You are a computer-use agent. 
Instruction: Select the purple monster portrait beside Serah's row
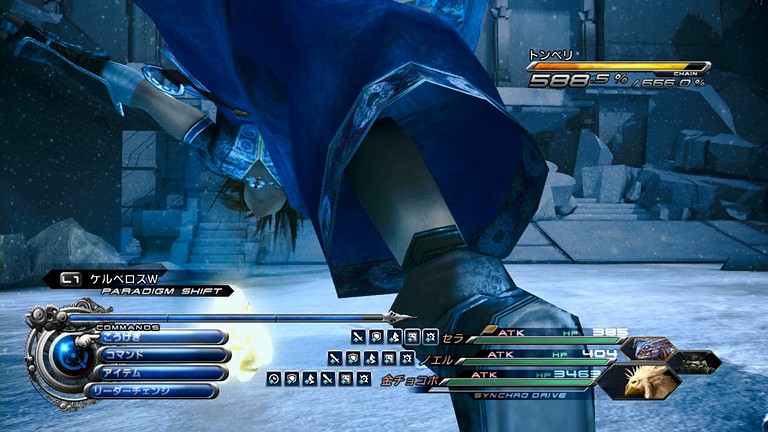pyautogui.click(x=651, y=347)
